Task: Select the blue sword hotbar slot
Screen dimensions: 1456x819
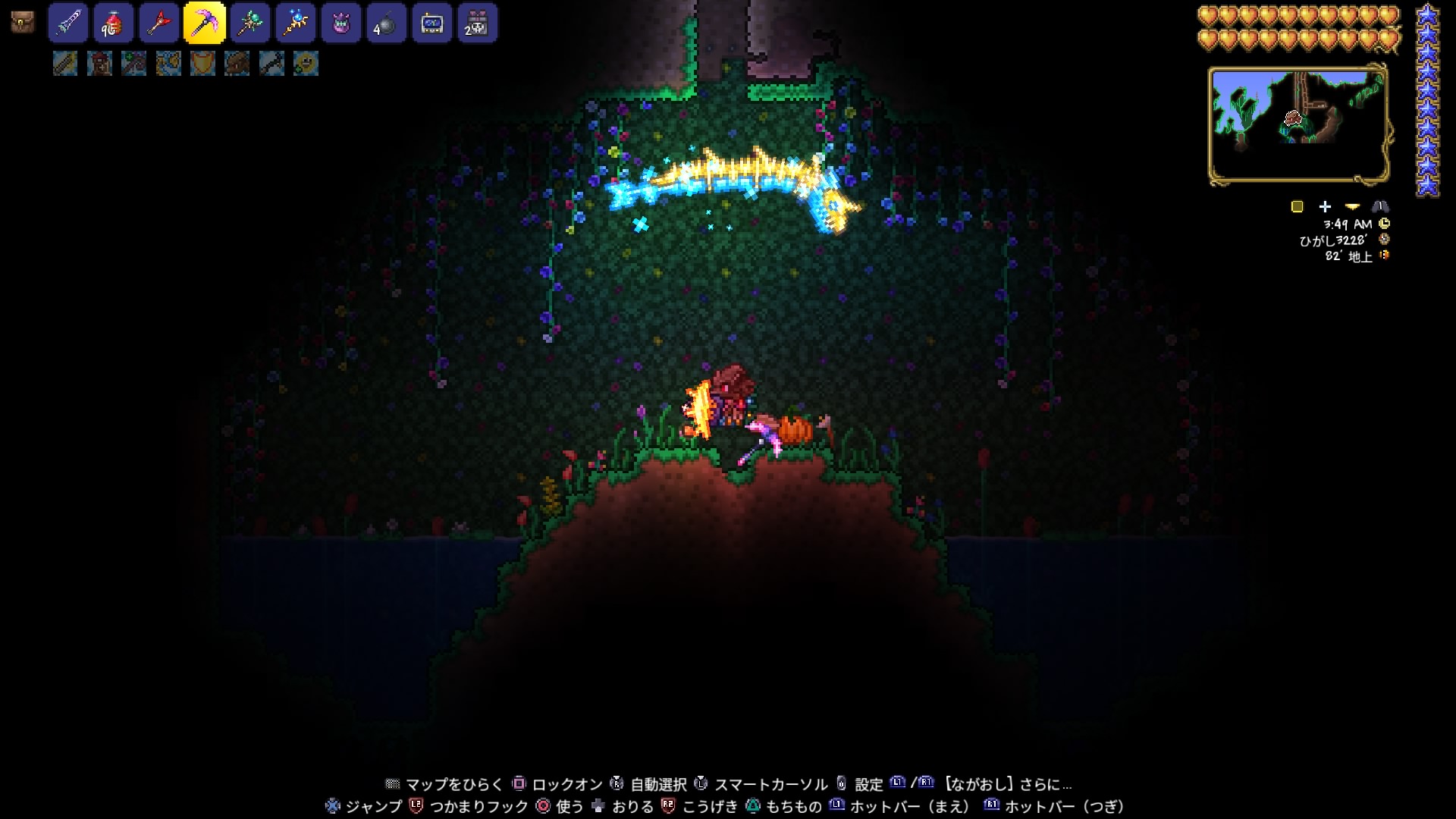Action: [68, 23]
